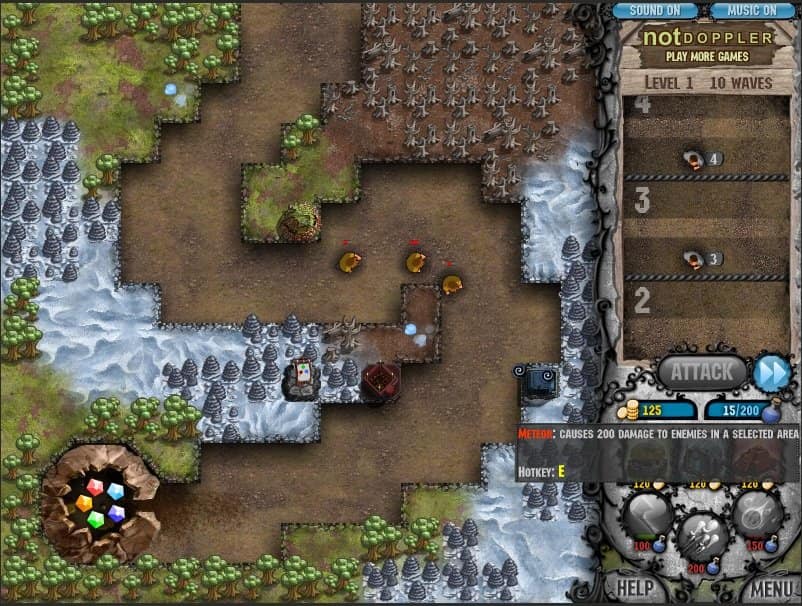This screenshot has height=606, width=802.
Task: Toggle the Sound On button
Action: click(654, 10)
